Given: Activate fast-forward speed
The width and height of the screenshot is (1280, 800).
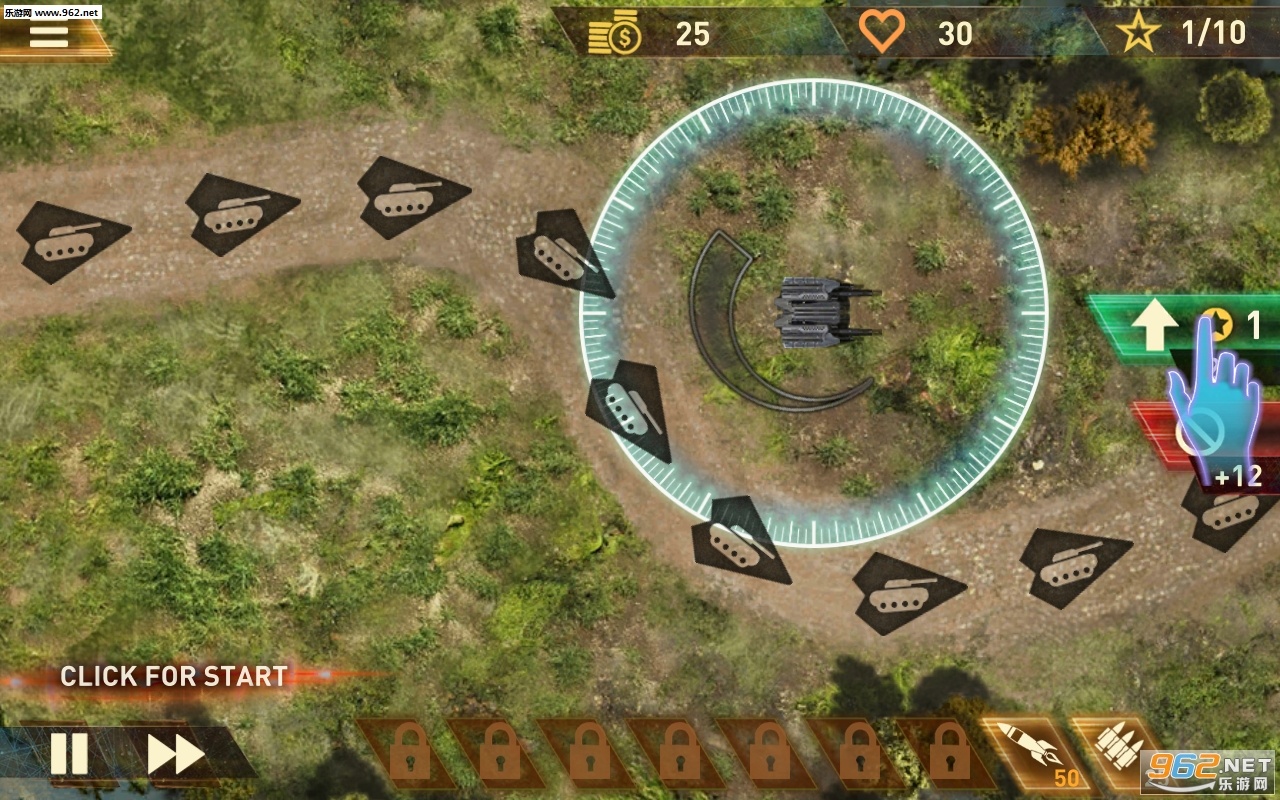Looking at the screenshot, I should pyautogui.click(x=176, y=754).
